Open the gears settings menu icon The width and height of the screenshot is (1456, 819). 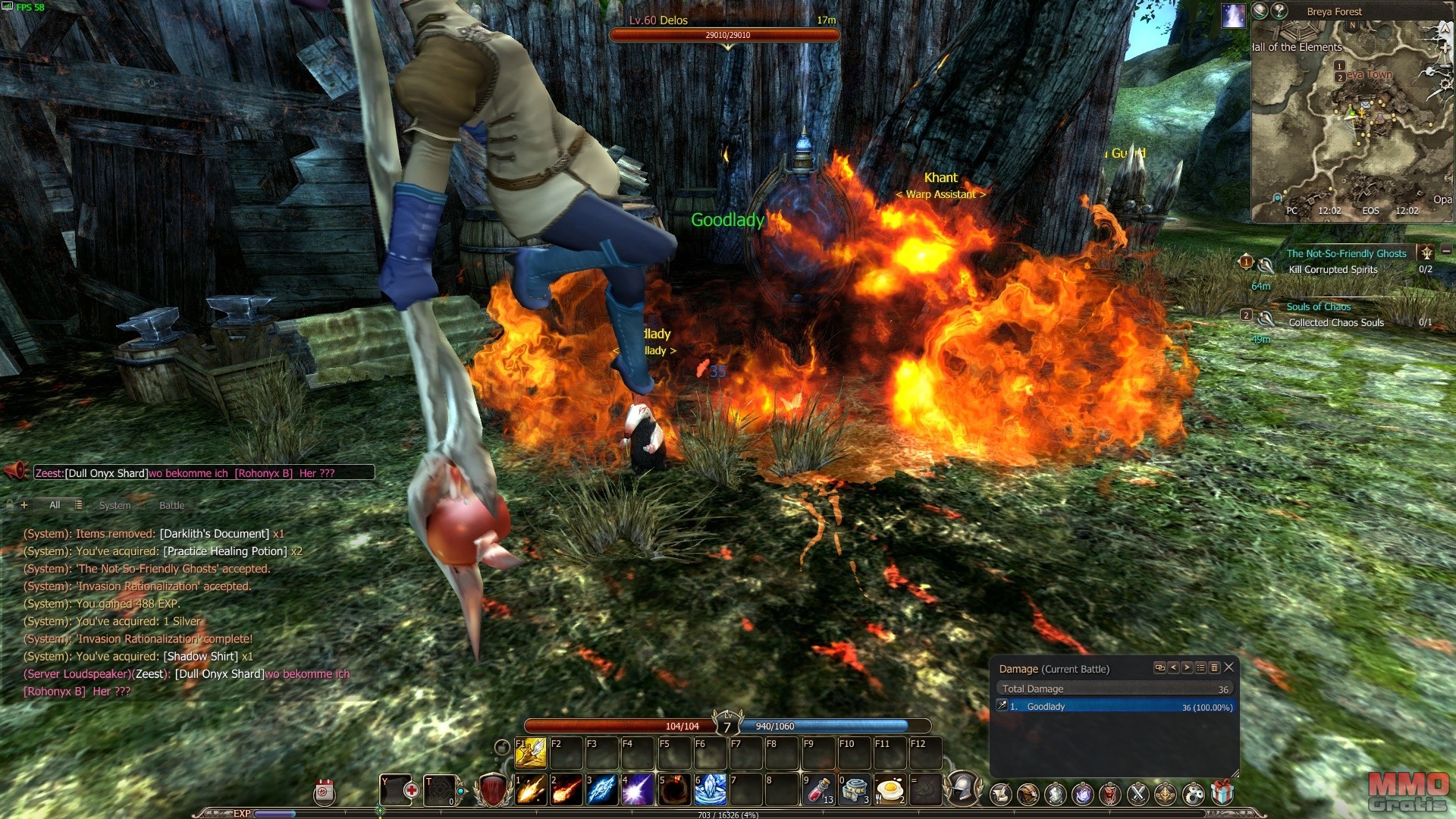pos(1194,794)
